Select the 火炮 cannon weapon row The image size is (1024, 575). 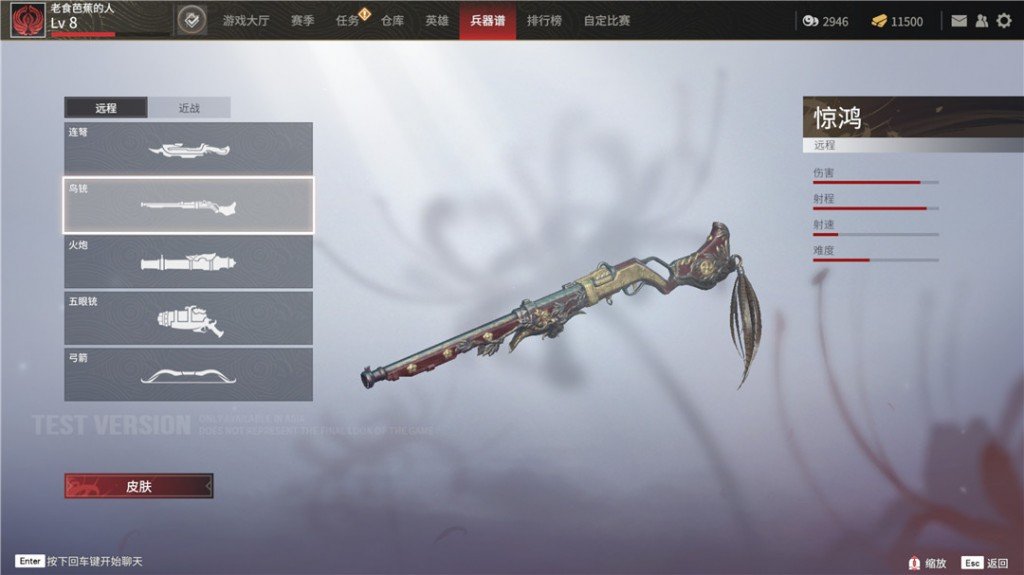point(188,262)
